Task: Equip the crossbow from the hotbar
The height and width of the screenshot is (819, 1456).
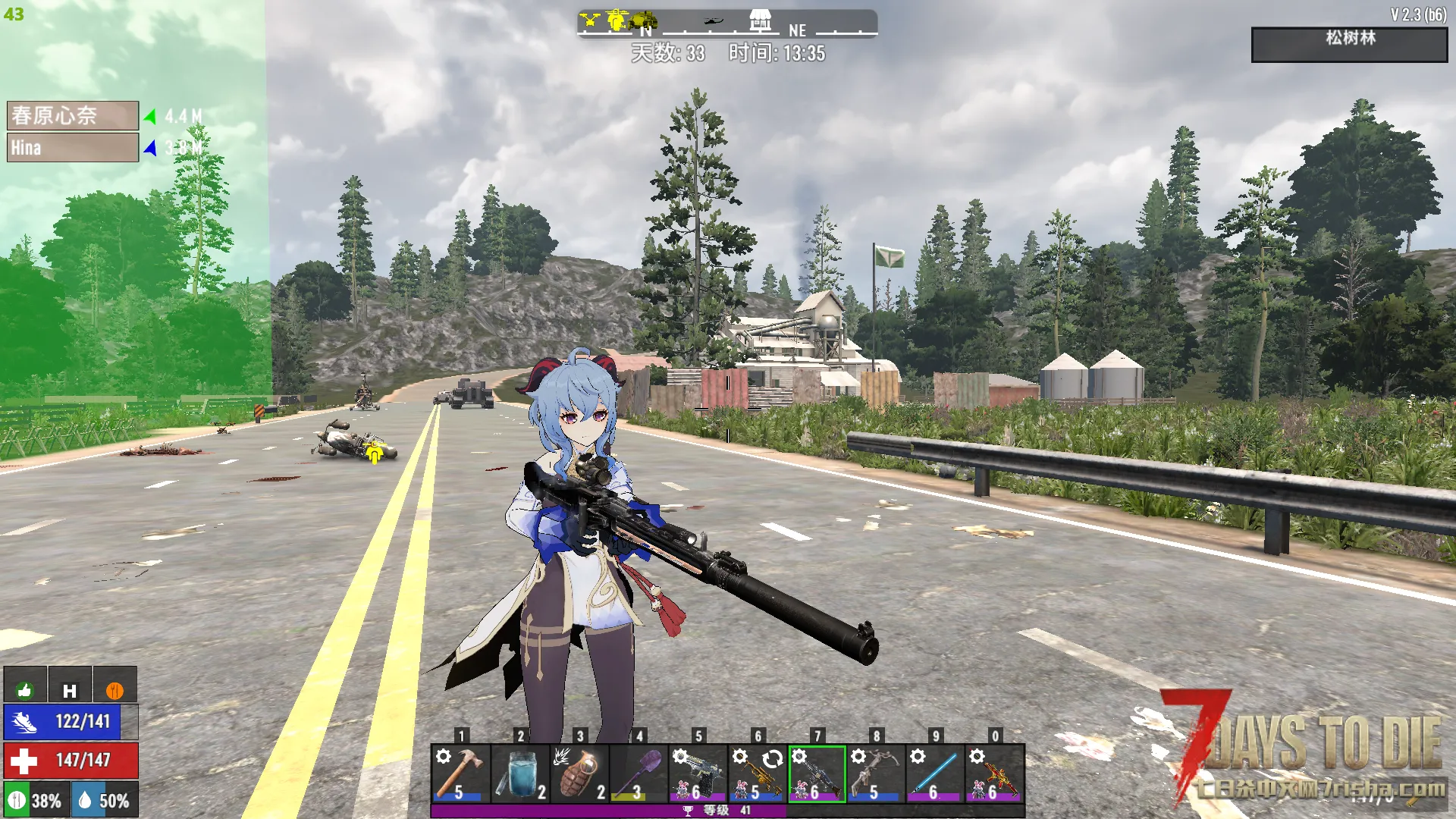Action: click(x=876, y=773)
